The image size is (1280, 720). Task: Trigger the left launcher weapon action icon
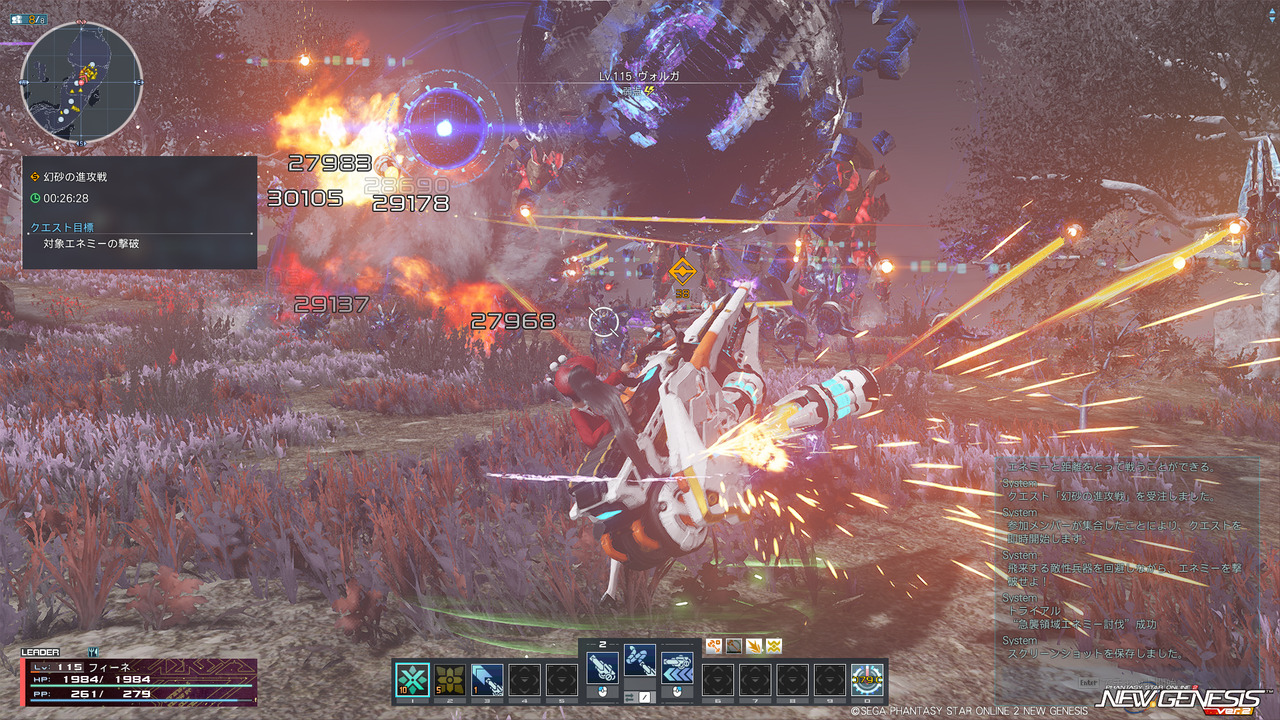click(x=602, y=666)
